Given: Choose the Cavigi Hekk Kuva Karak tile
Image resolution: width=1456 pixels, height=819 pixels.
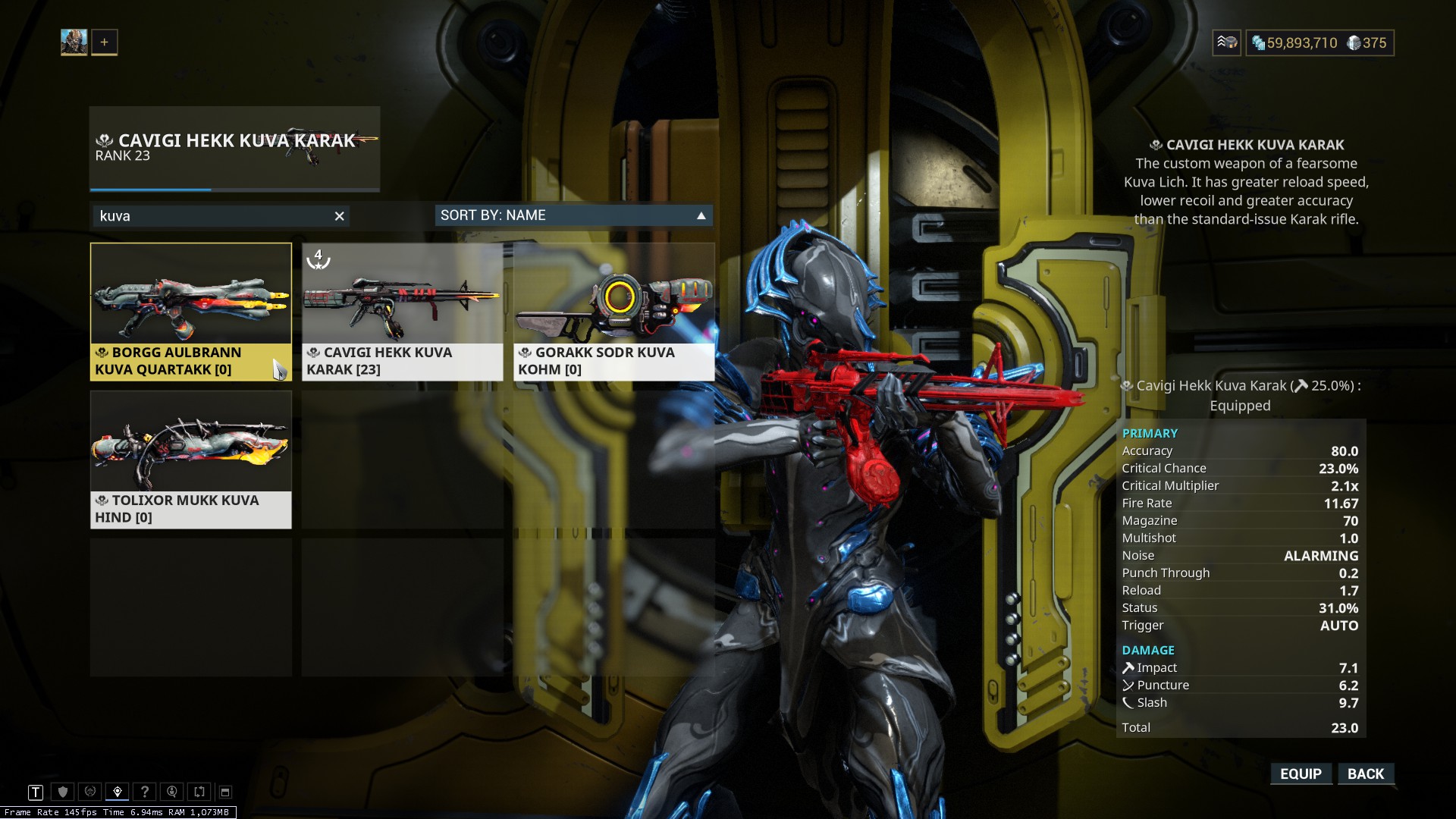Looking at the screenshot, I should 402,311.
